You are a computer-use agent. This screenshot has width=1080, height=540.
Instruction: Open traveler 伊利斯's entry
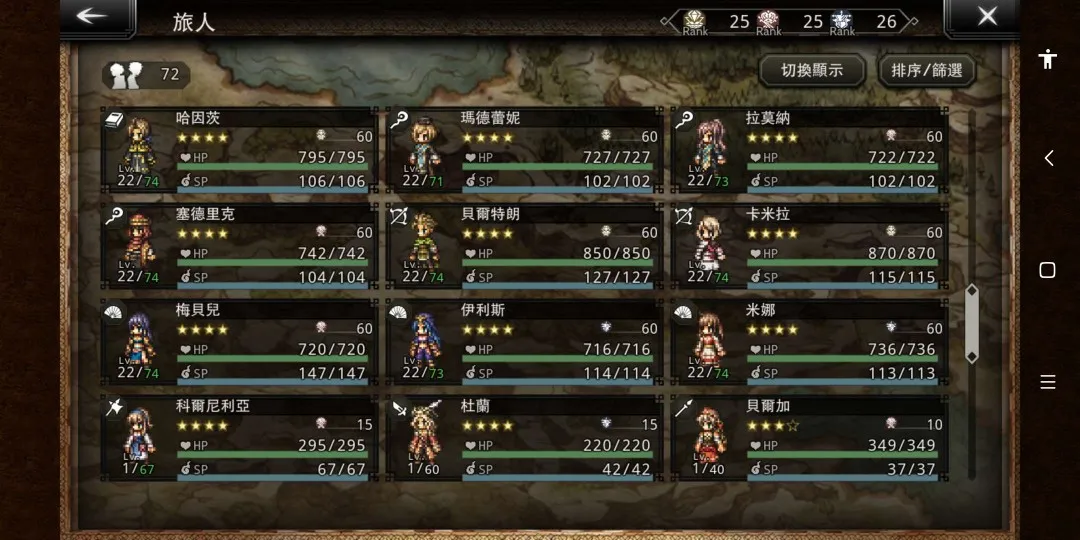click(x=524, y=342)
